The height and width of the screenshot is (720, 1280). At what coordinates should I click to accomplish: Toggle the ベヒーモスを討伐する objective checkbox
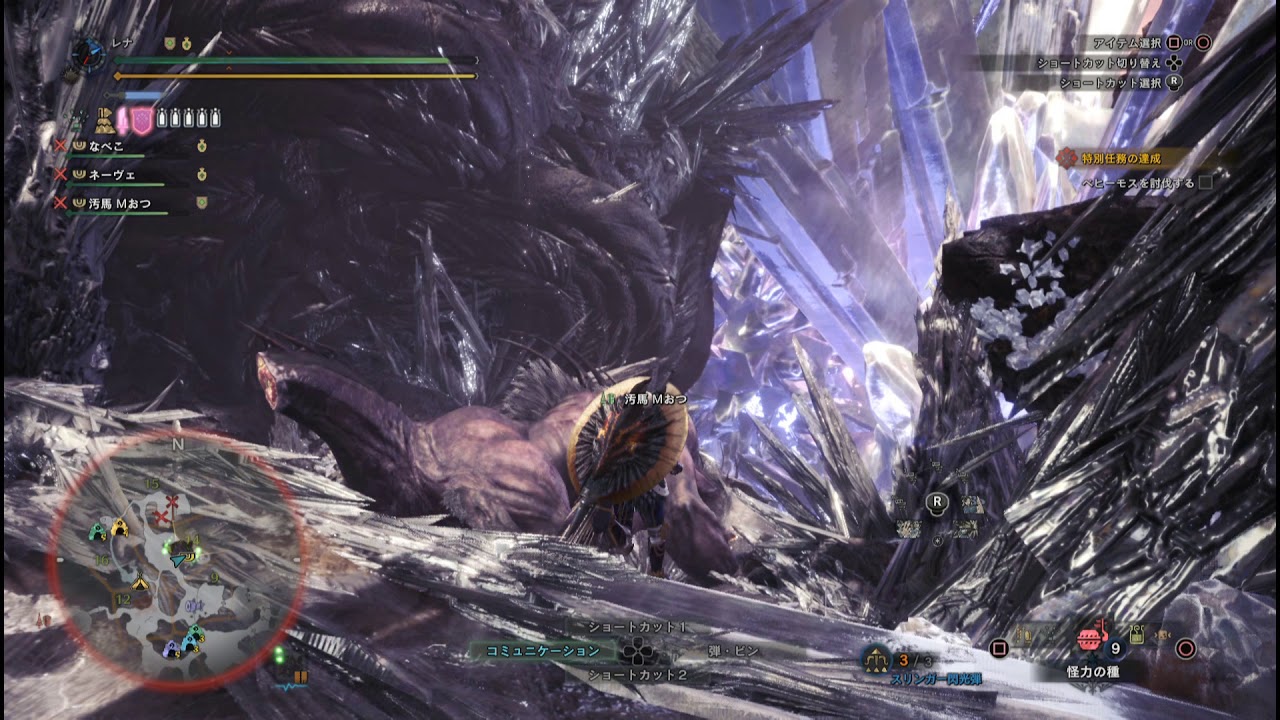point(1205,183)
